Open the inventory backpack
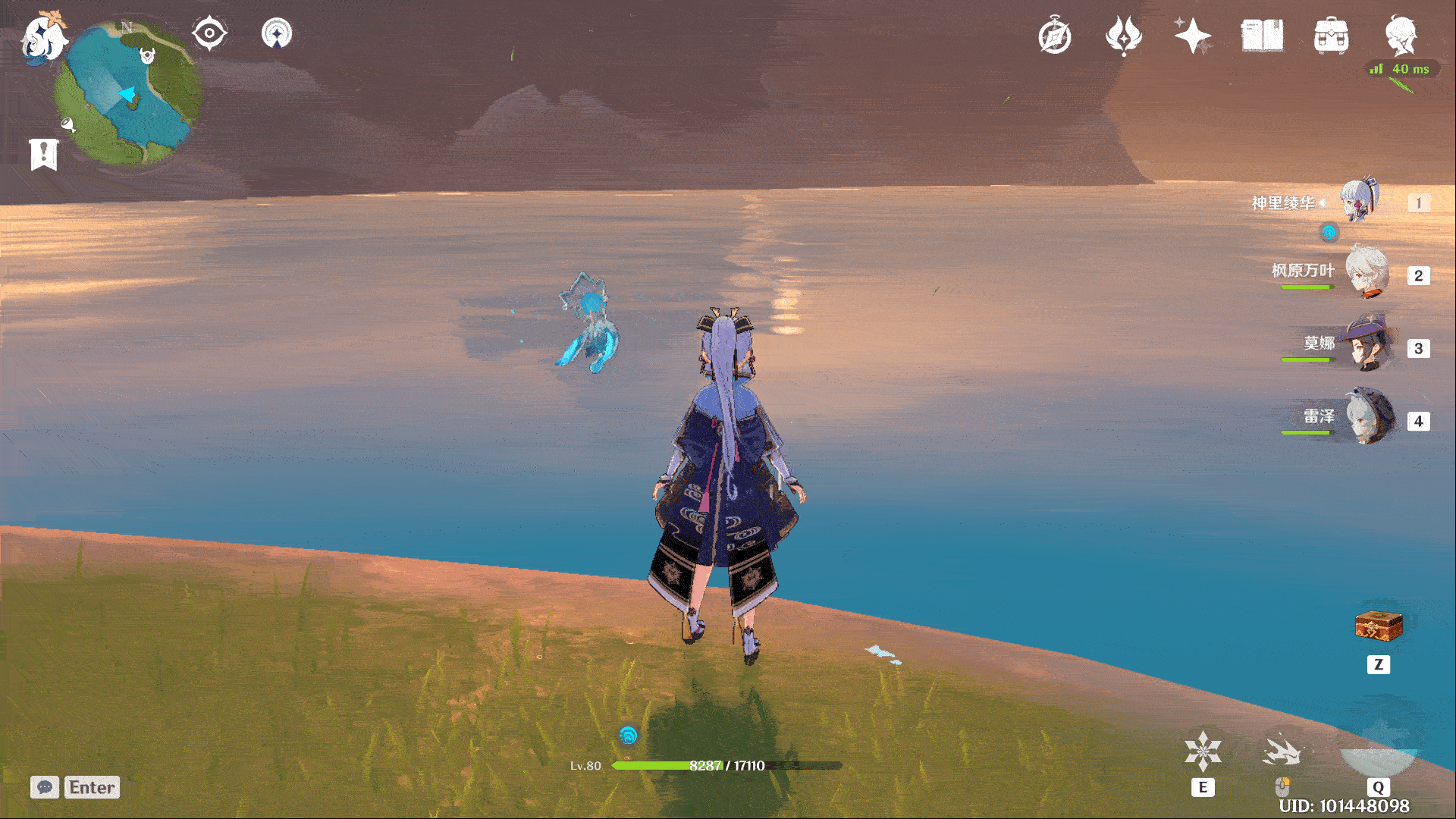The image size is (1456, 819). click(1331, 36)
